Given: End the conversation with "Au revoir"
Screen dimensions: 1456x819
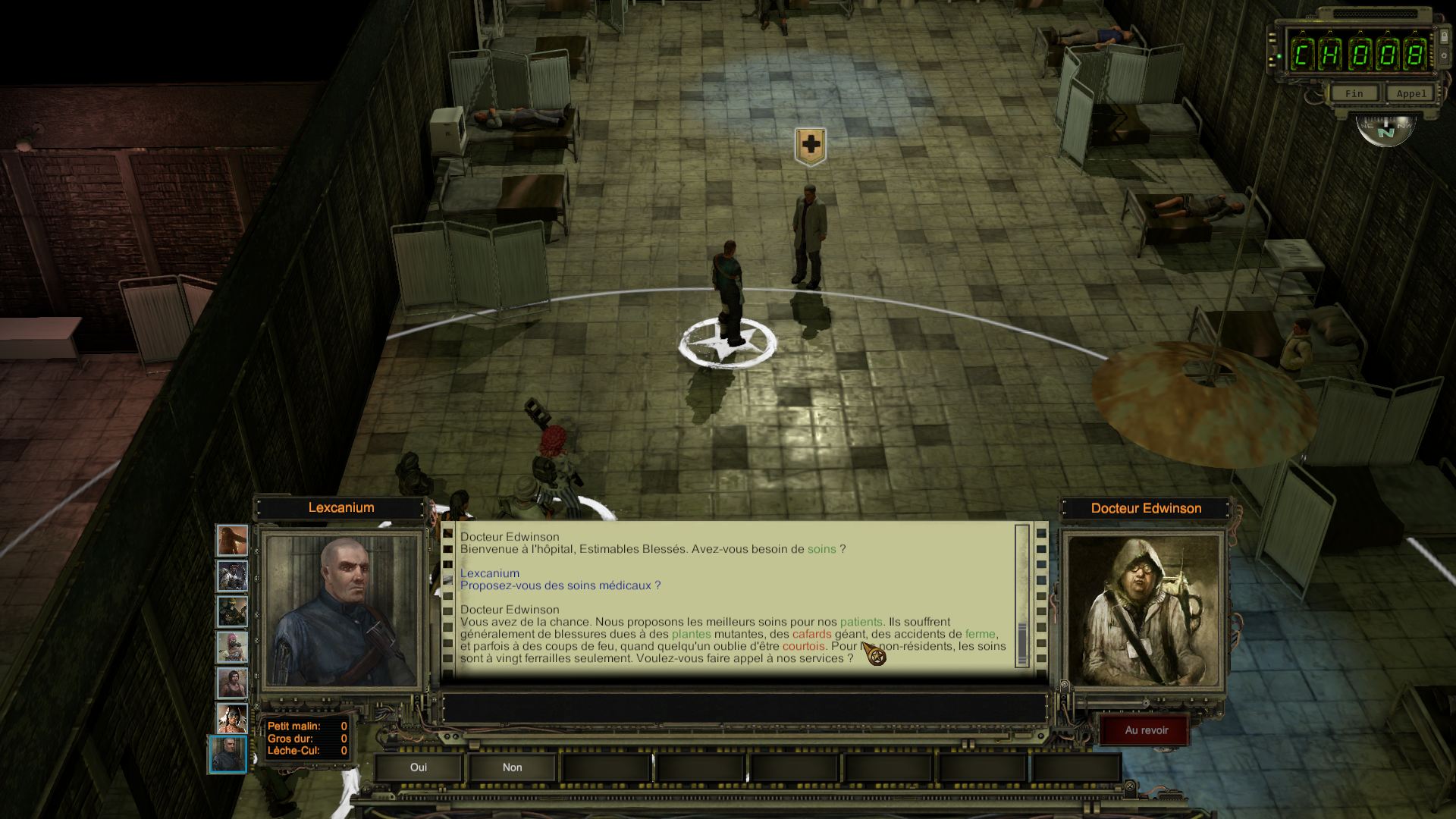Looking at the screenshot, I should coord(1146,730).
